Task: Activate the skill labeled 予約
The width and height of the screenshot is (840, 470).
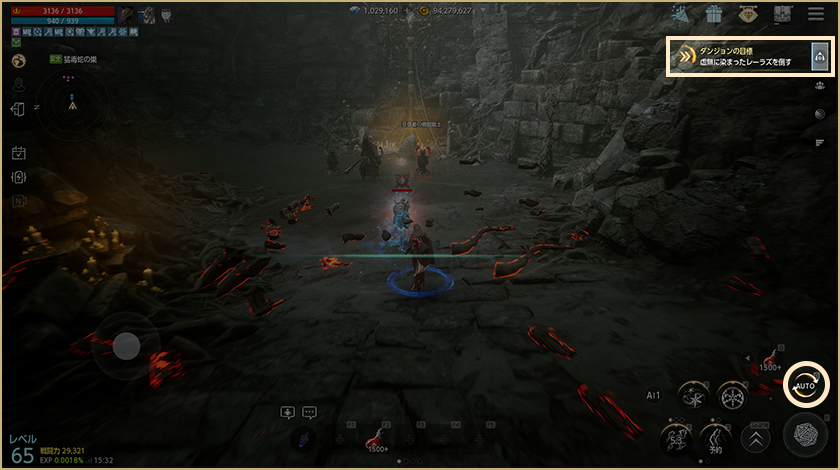Action: point(715,438)
